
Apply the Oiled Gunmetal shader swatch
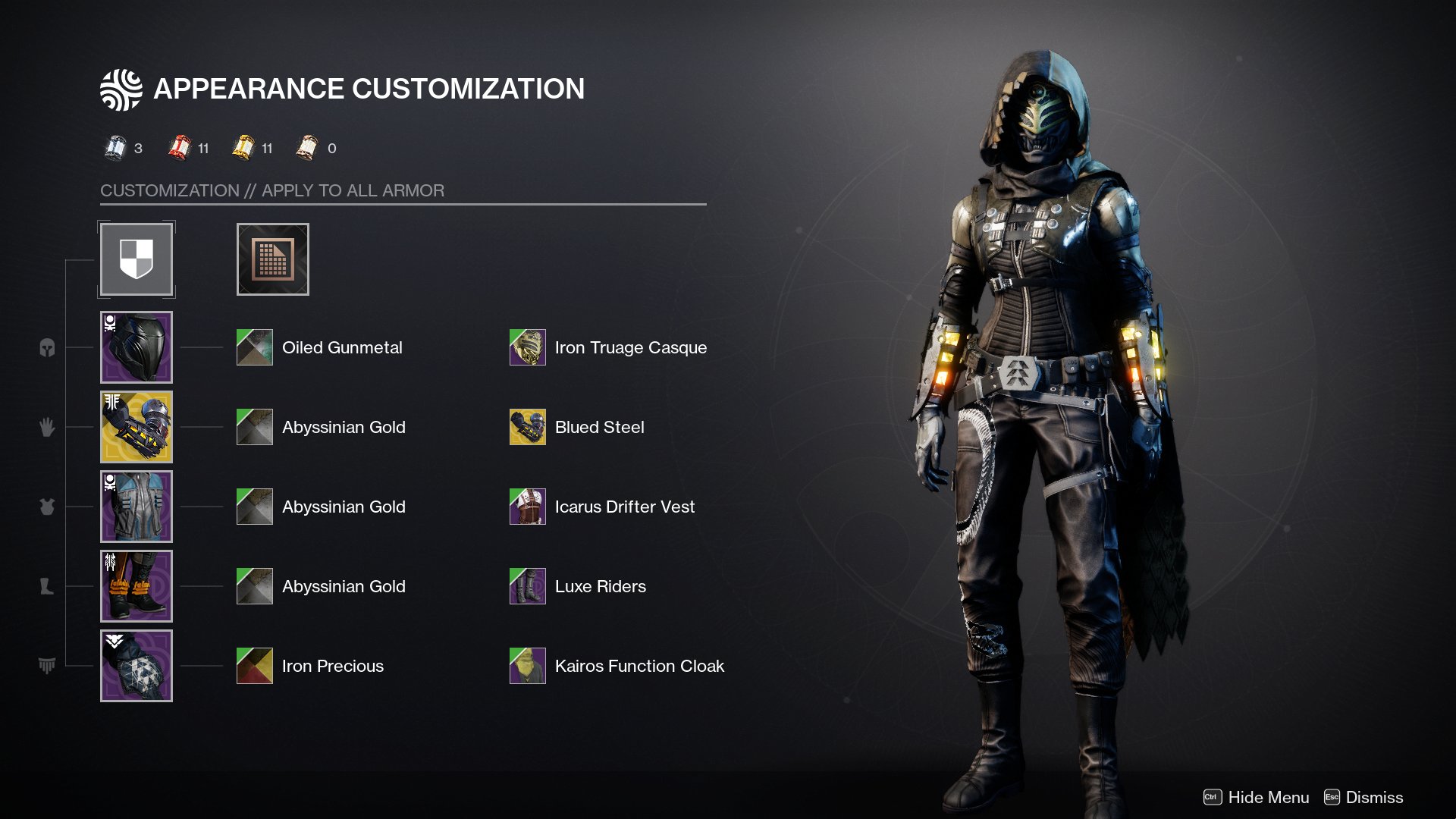(254, 347)
